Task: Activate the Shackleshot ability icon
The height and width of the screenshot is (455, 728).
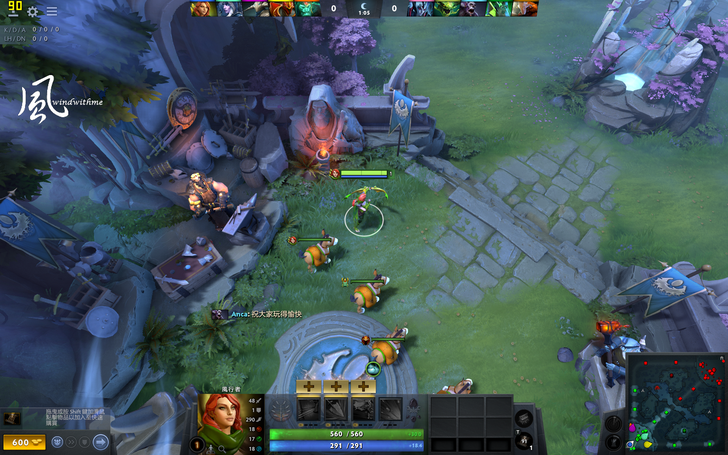Action: click(309, 408)
